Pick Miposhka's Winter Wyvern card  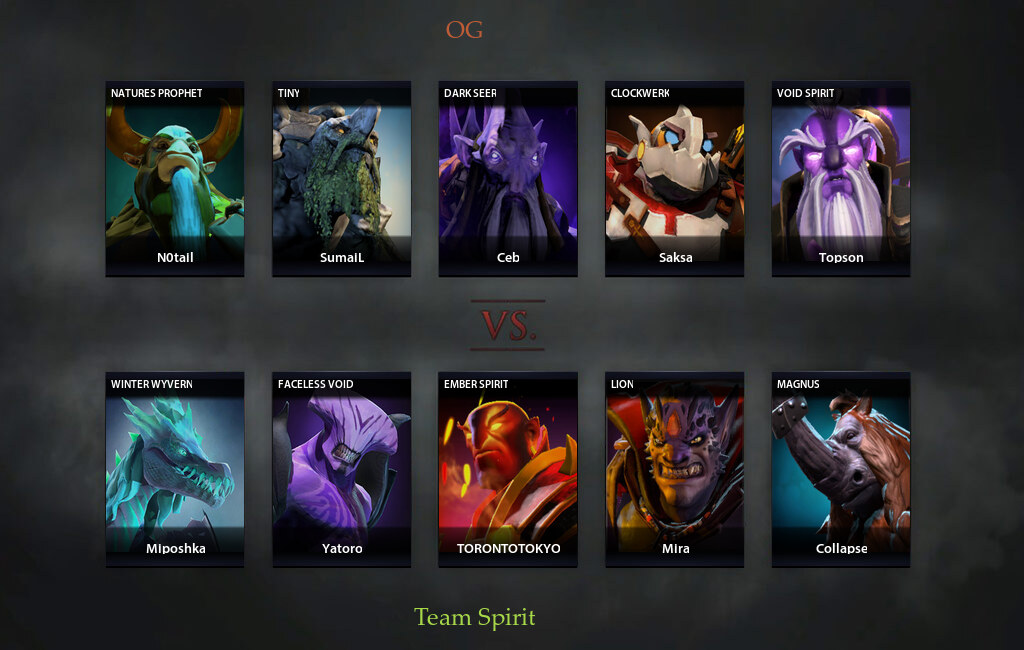click(175, 469)
